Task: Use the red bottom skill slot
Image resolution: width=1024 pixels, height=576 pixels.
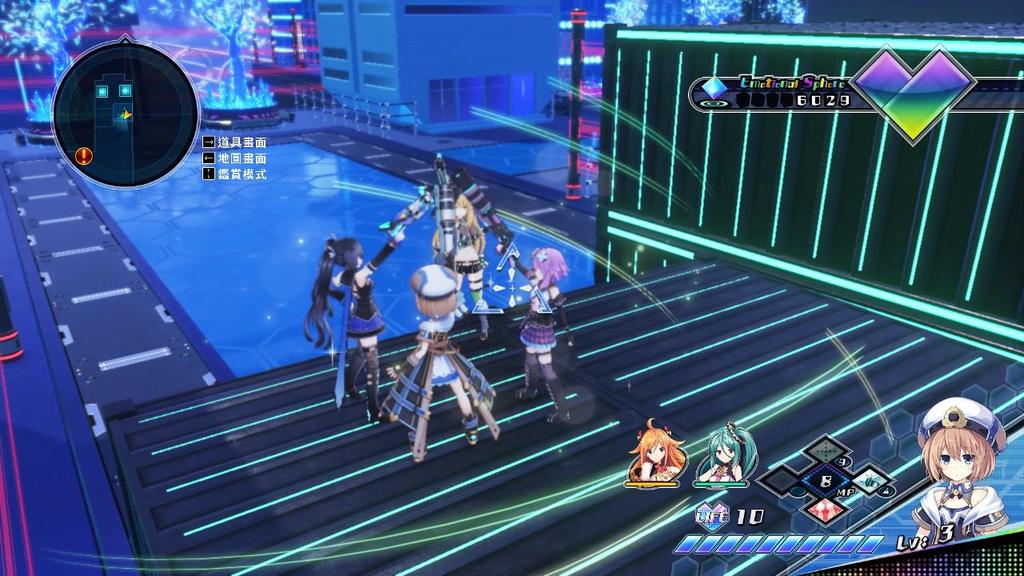Action: (825, 508)
